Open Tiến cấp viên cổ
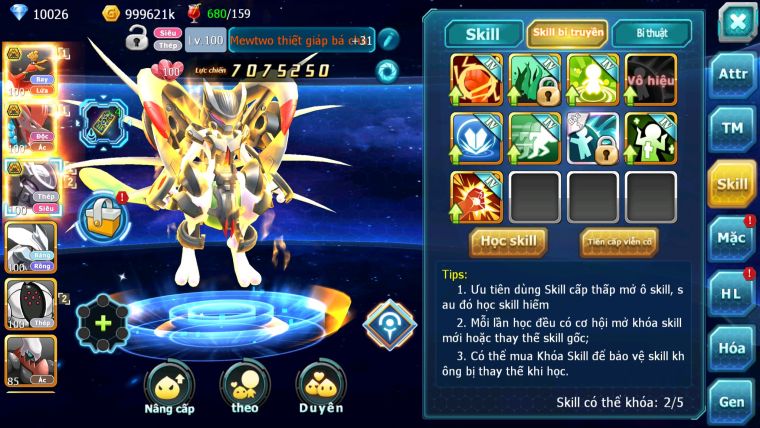 [618, 241]
